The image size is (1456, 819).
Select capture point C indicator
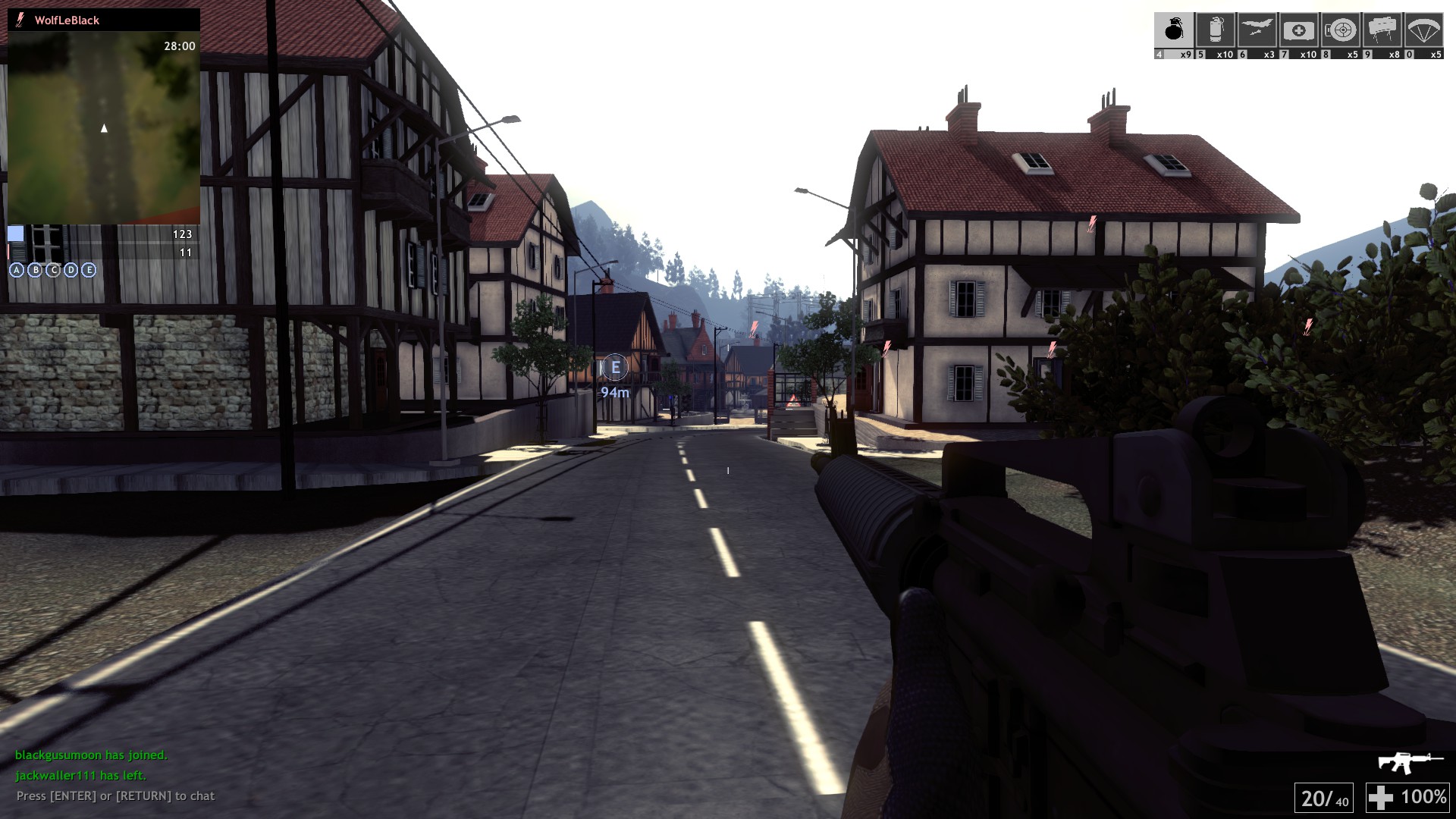click(53, 270)
